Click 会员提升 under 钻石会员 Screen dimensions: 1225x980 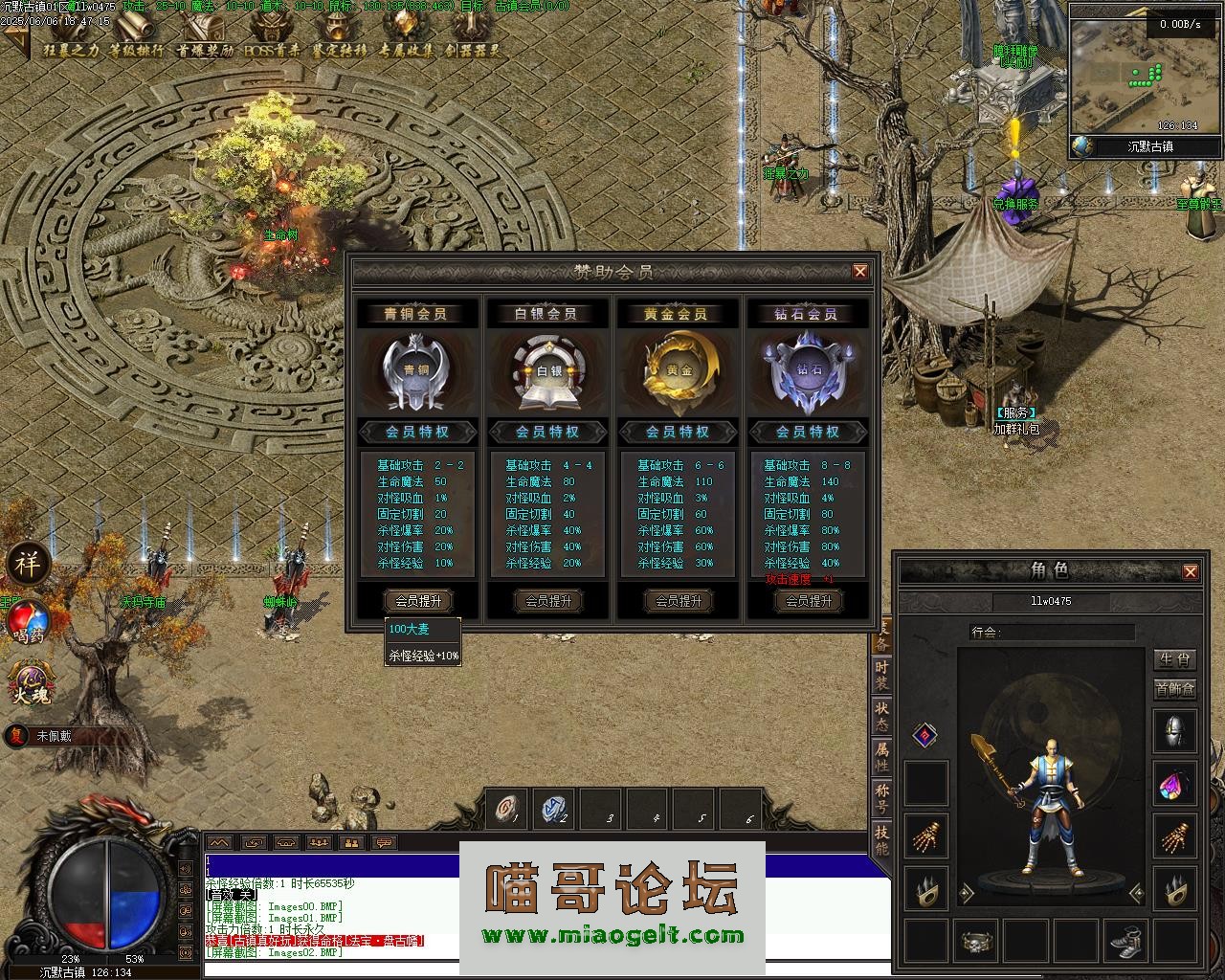(x=809, y=601)
